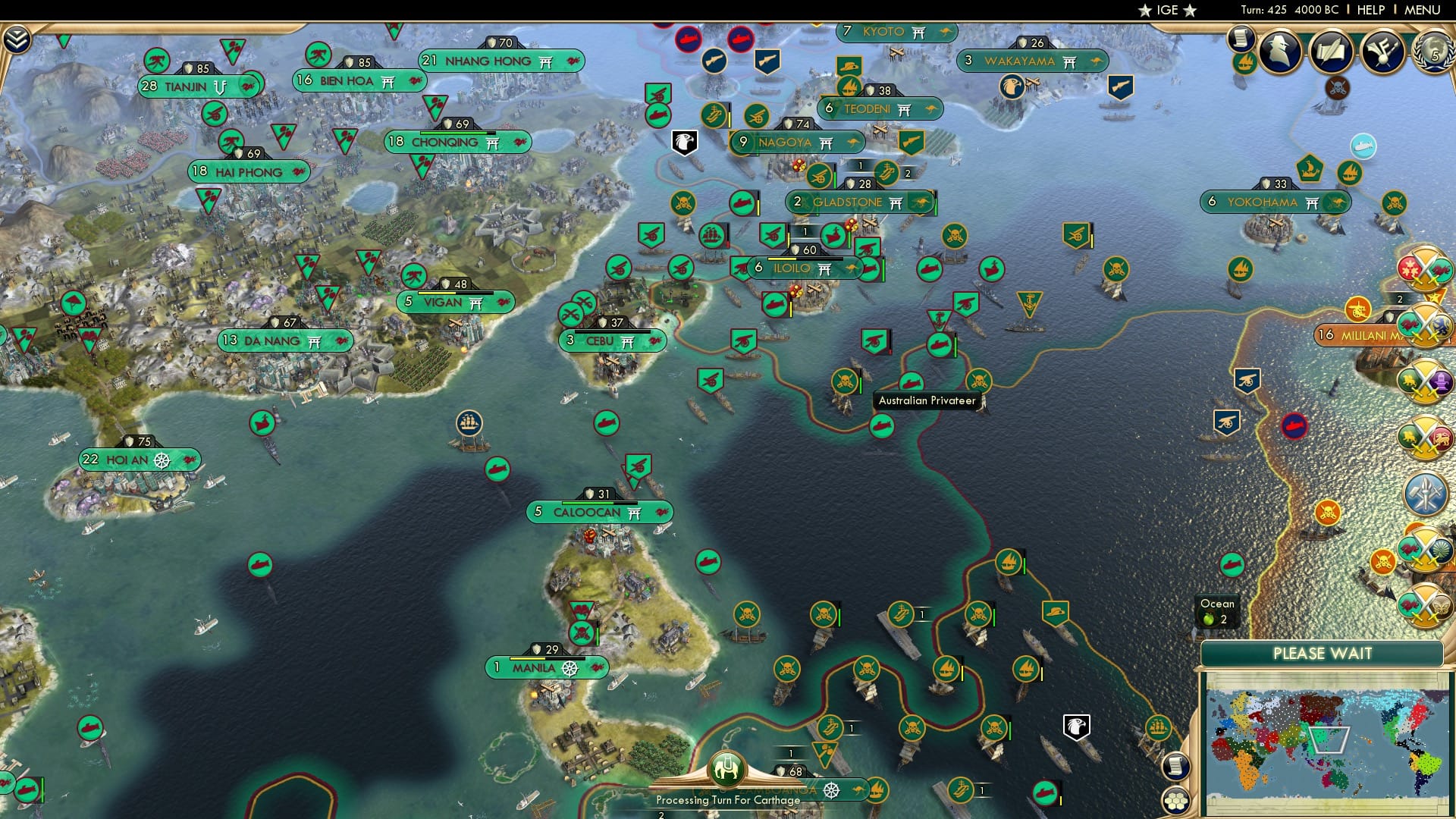Open HELP from the top bar
1456x819 pixels.
point(1371,10)
